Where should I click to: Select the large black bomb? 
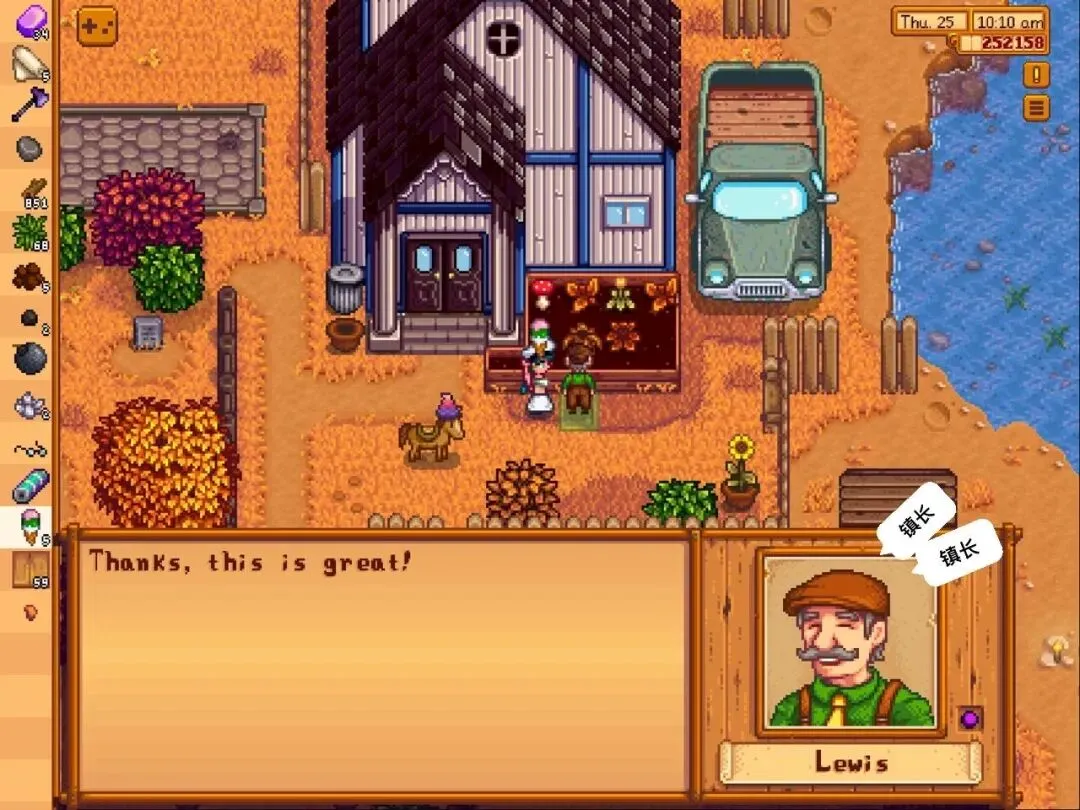(30, 357)
